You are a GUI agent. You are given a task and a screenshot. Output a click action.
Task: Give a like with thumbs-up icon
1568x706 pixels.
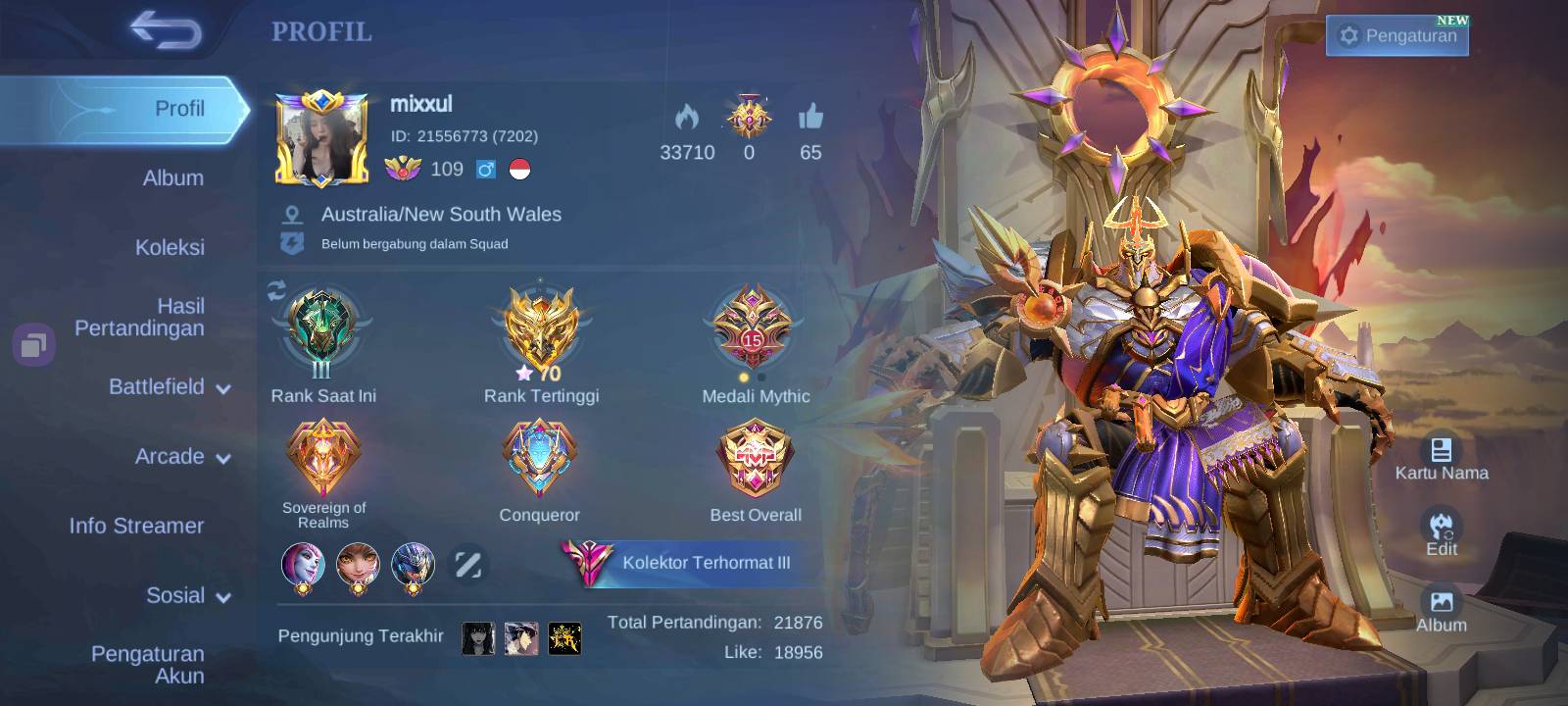click(810, 120)
